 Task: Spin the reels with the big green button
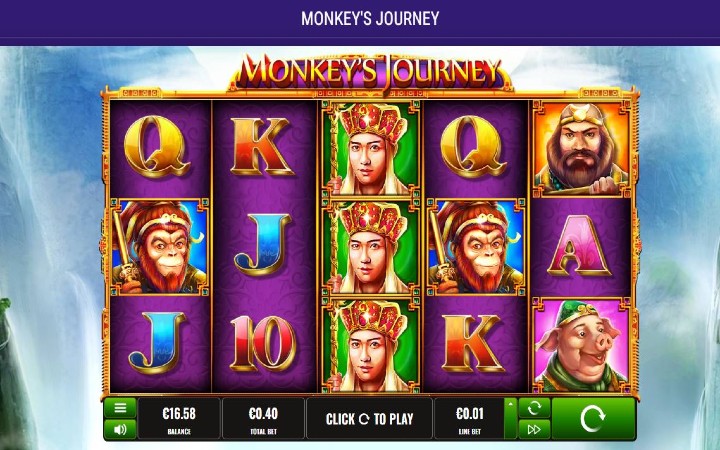[593, 418]
